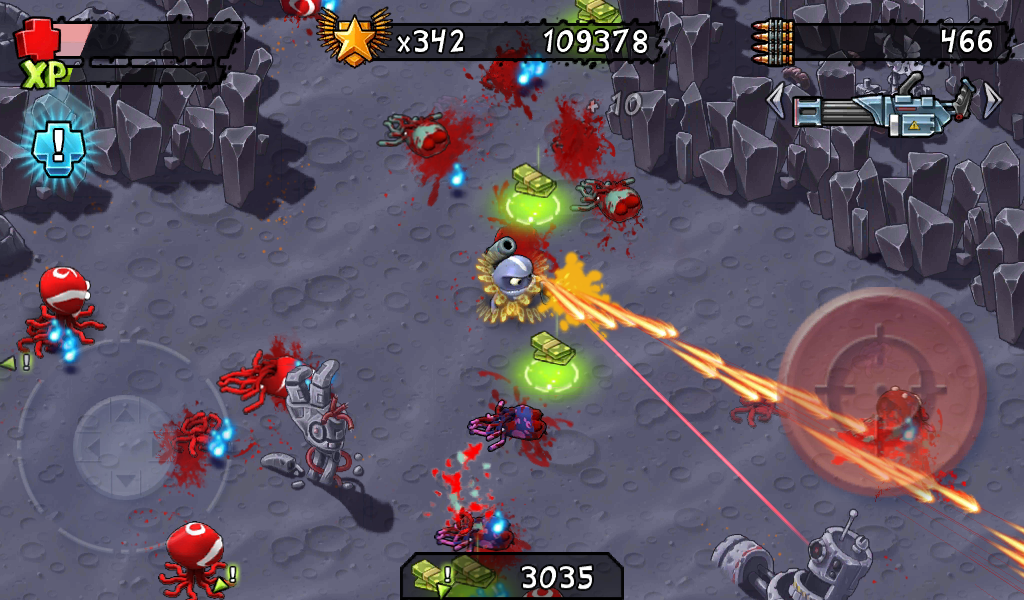Switch to the previous weapon with left arrow

[776, 99]
